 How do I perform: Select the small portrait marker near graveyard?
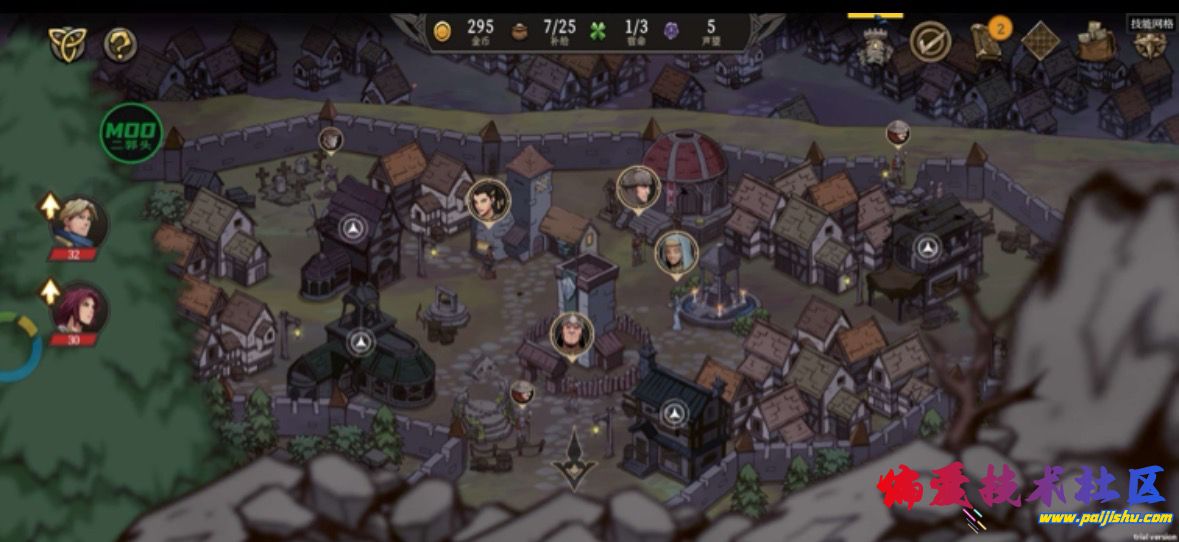pyautogui.click(x=331, y=139)
